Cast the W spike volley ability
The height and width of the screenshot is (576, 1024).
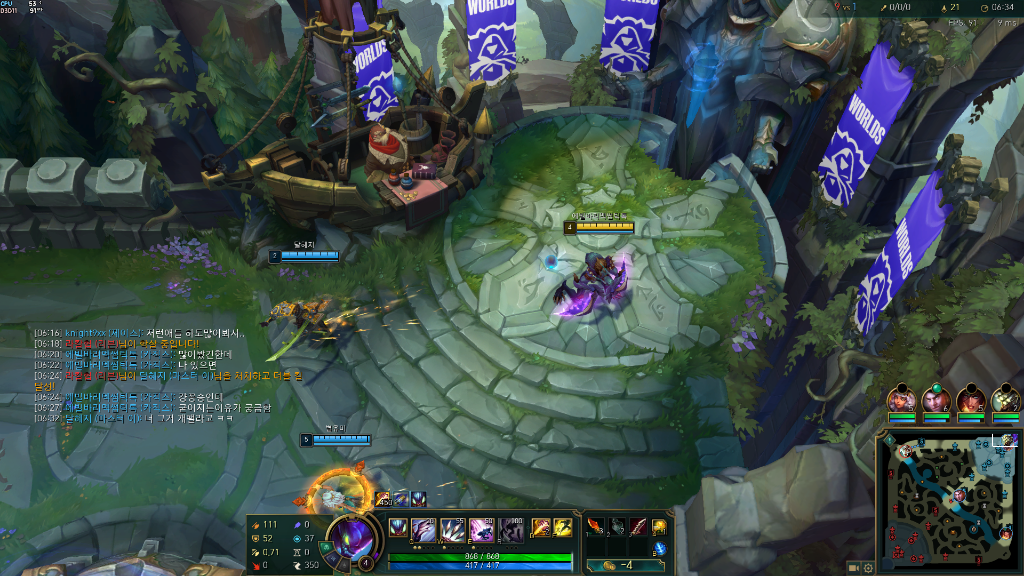[452, 529]
